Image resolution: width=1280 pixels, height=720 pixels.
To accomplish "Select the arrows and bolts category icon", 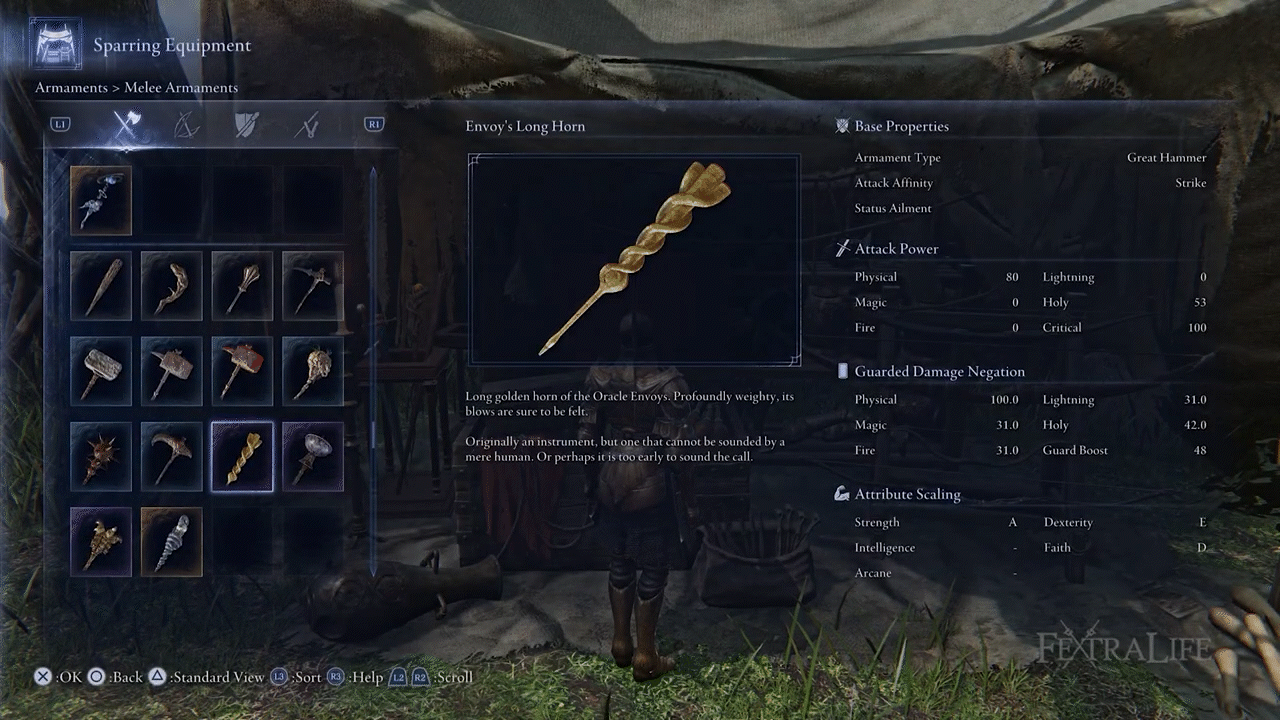I will point(307,123).
